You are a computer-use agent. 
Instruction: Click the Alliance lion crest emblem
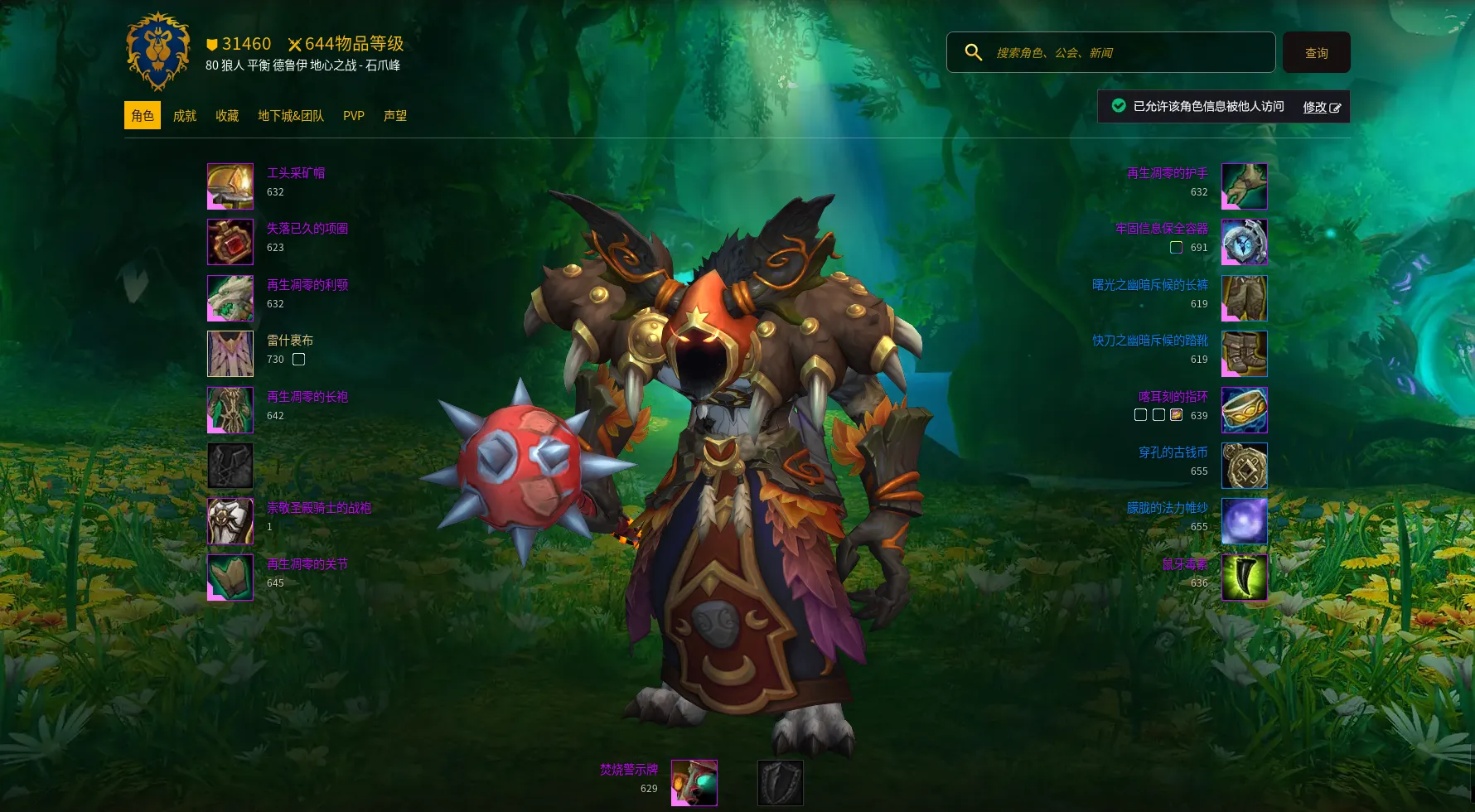pos(158,51)
